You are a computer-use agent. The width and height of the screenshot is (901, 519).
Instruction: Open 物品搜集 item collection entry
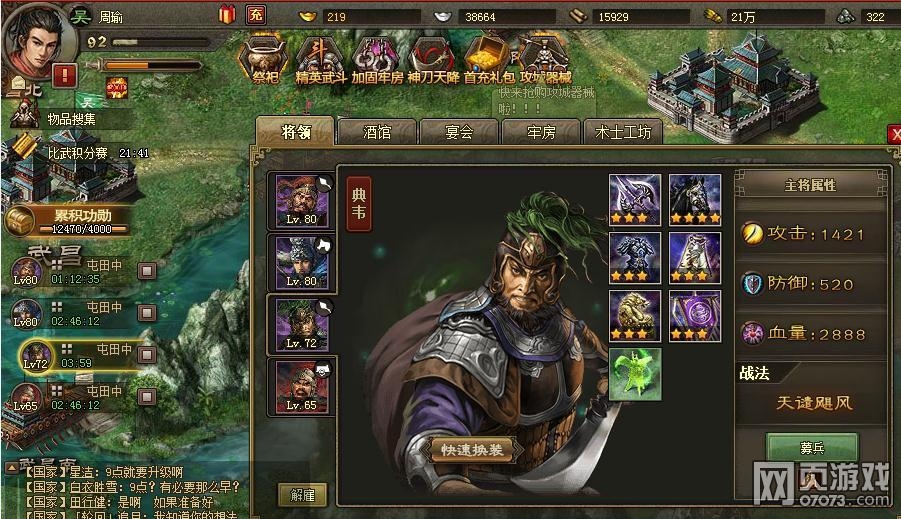click(x=72, y=119)
